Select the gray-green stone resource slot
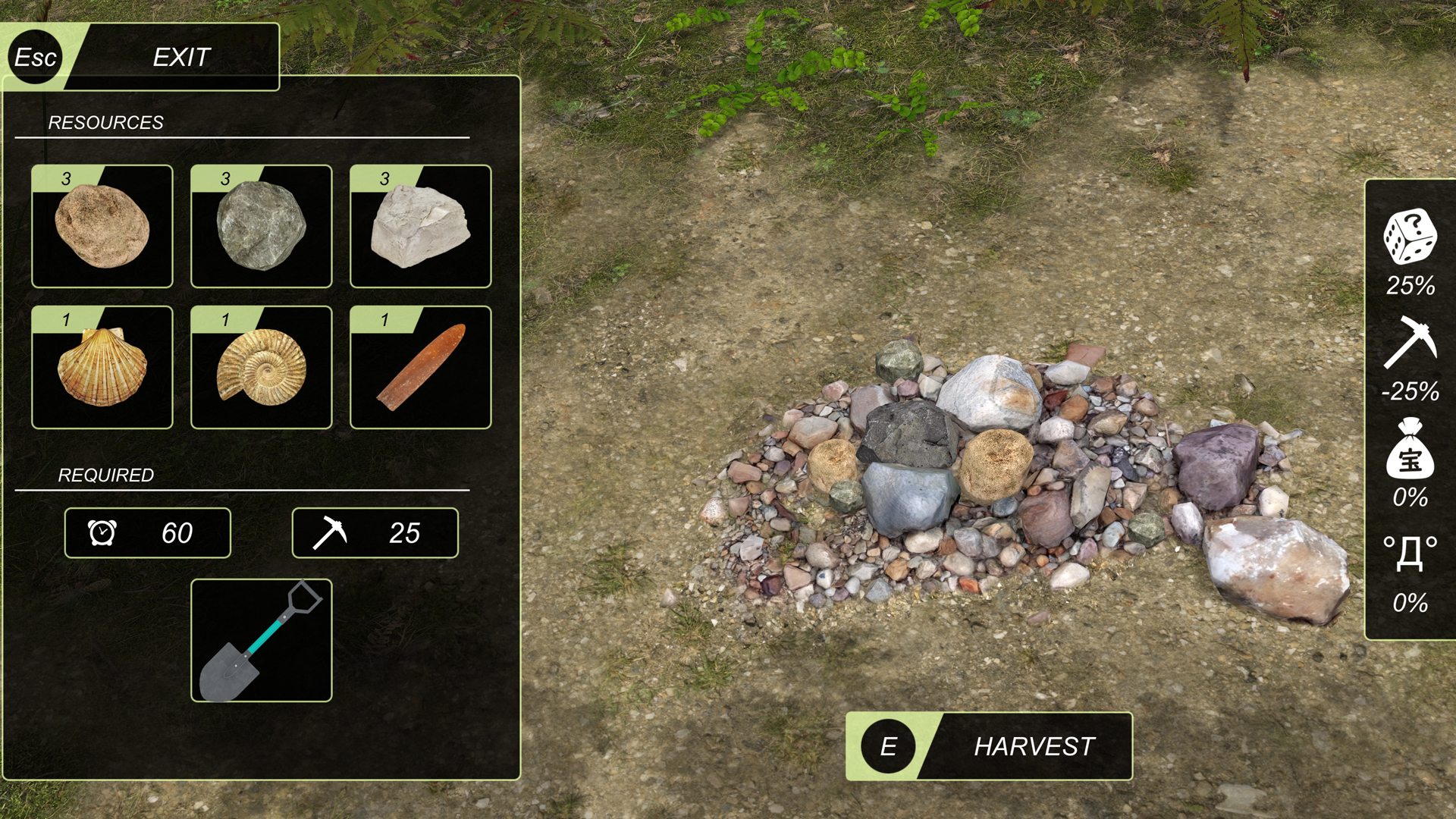Image resolution: width=1456 pixels, height=819 pixels. pyautogui.click(x=262, y=226)
